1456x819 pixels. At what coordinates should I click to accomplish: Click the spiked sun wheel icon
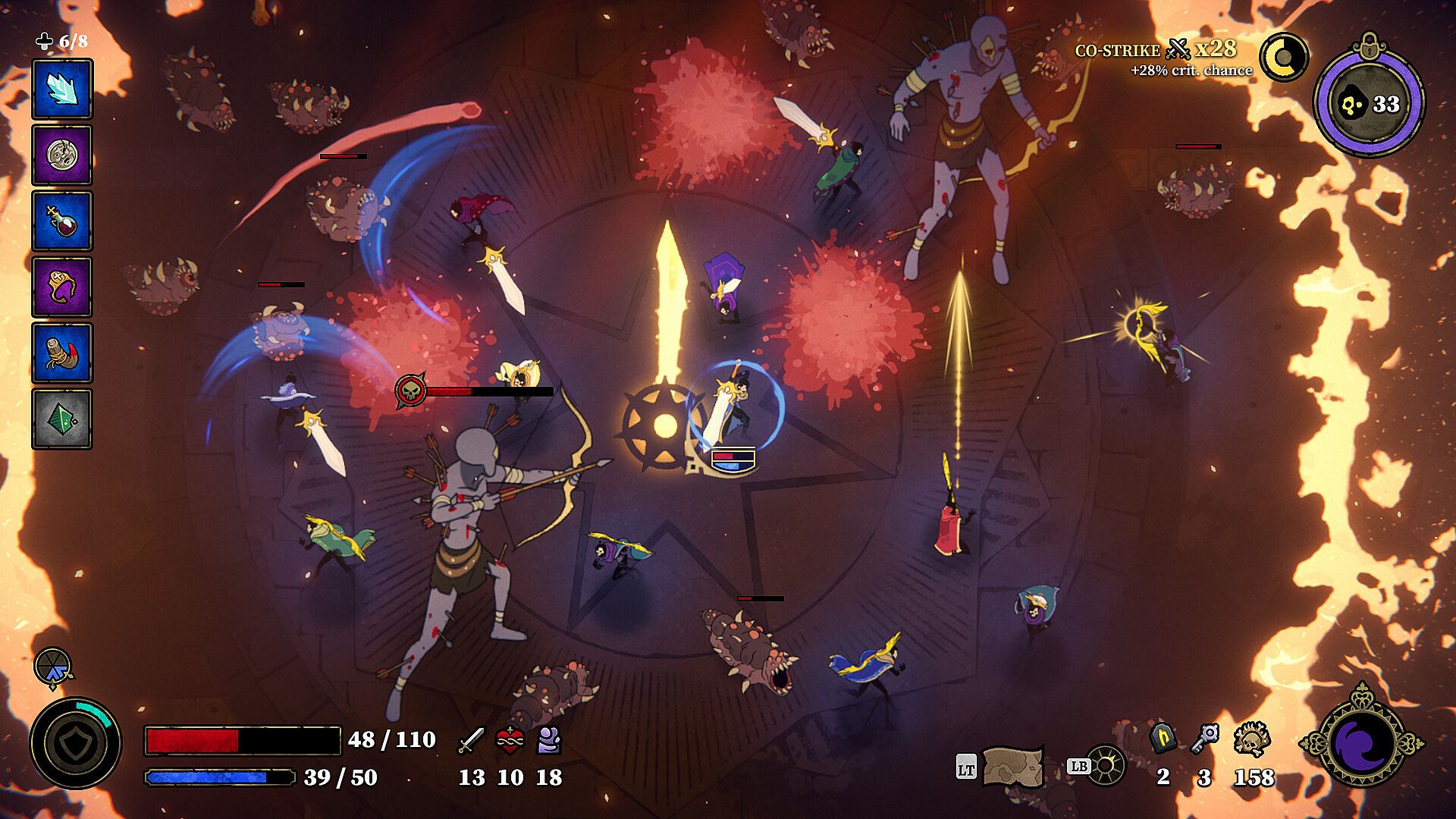[1106, 767]
